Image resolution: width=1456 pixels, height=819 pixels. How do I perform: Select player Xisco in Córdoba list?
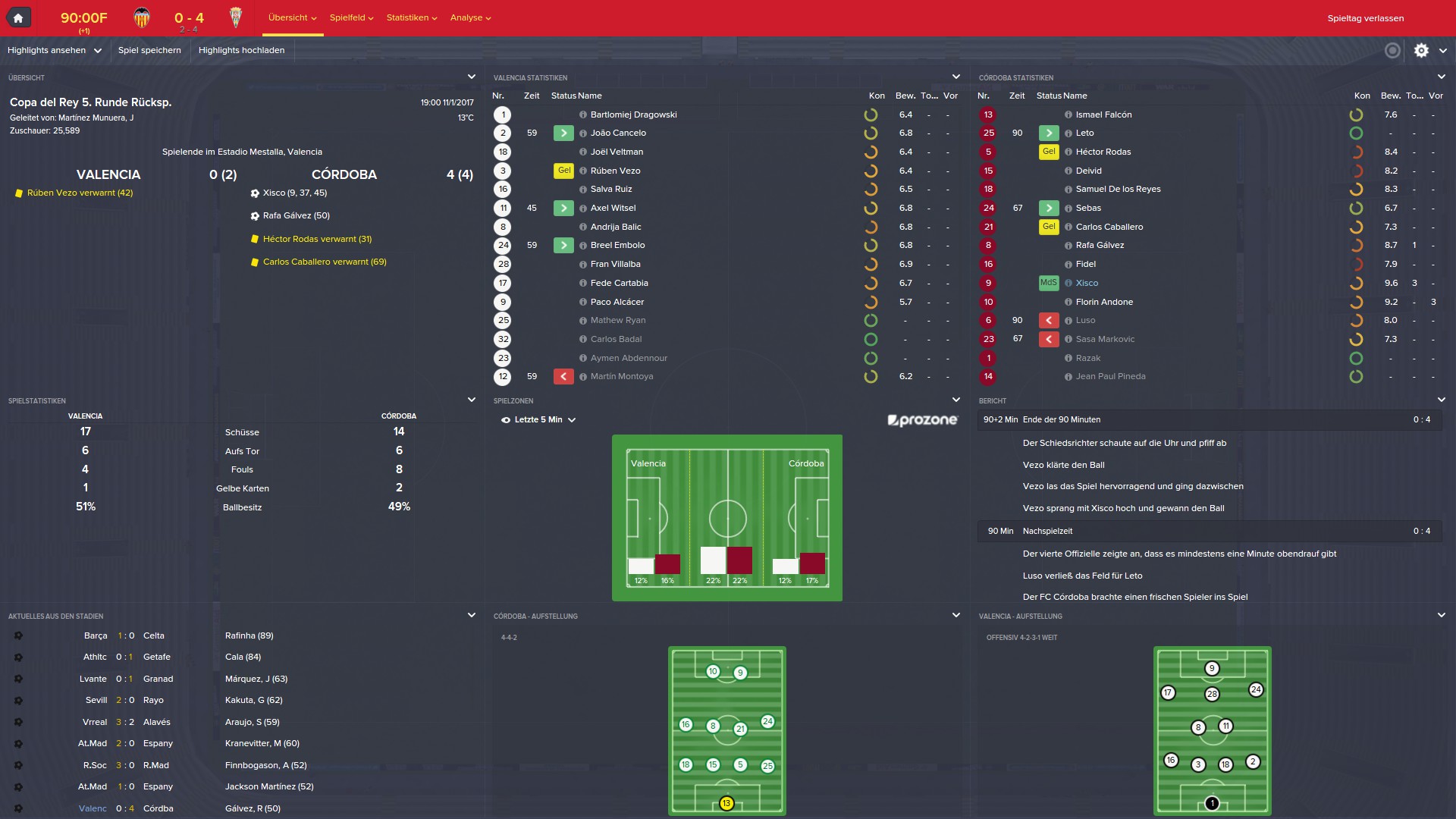(x=1087, y=283)
